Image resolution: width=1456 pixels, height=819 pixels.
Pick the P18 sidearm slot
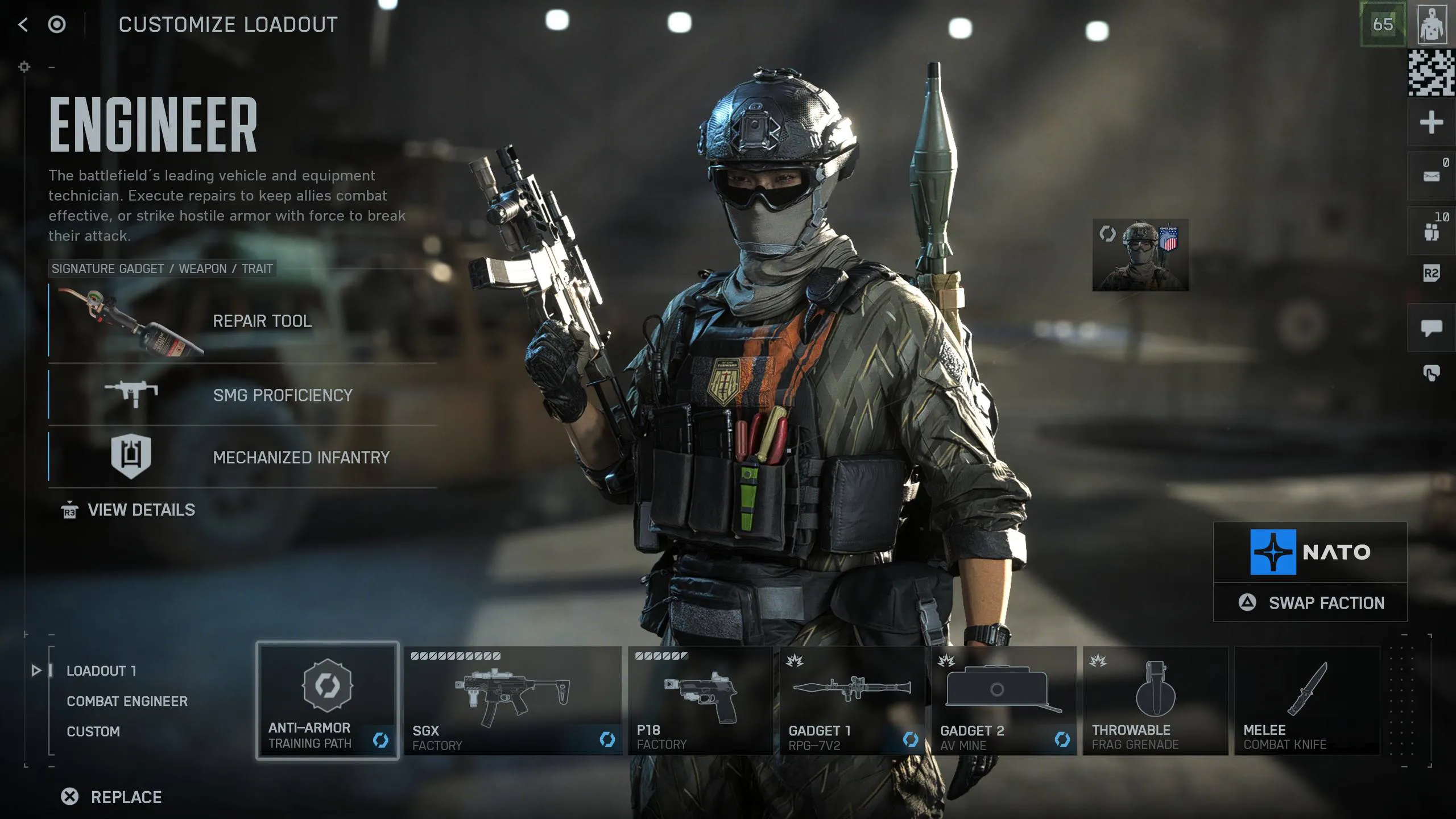(x=700, y=701)
